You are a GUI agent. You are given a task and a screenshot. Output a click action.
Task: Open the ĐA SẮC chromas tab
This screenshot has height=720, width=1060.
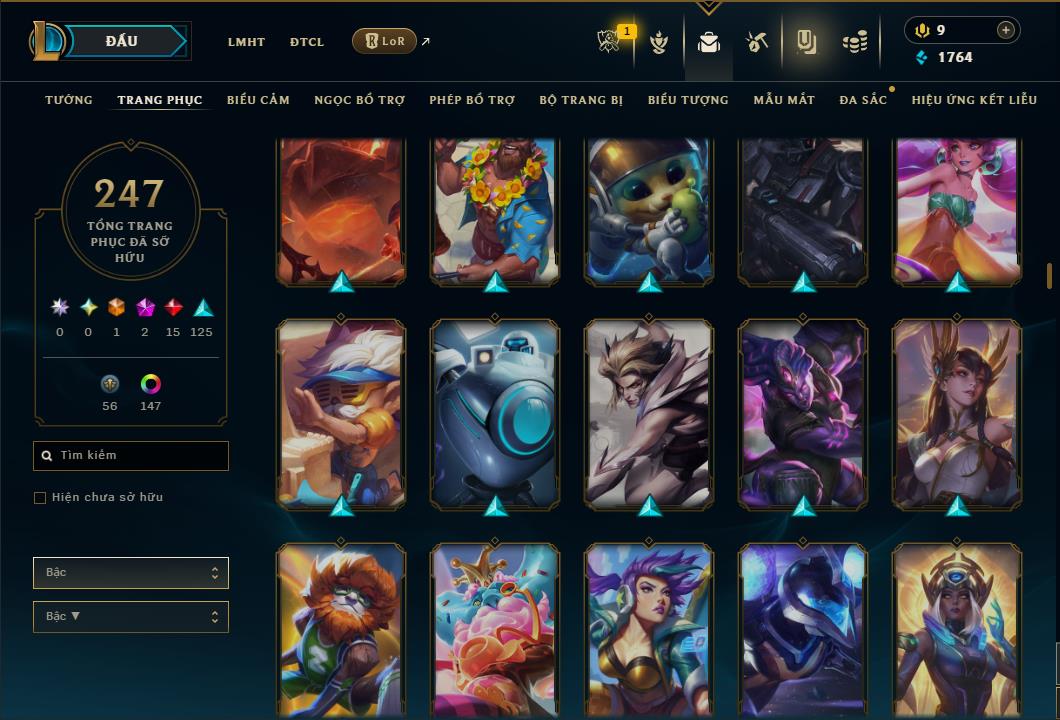pyautogui.click(x=863, y=100)
